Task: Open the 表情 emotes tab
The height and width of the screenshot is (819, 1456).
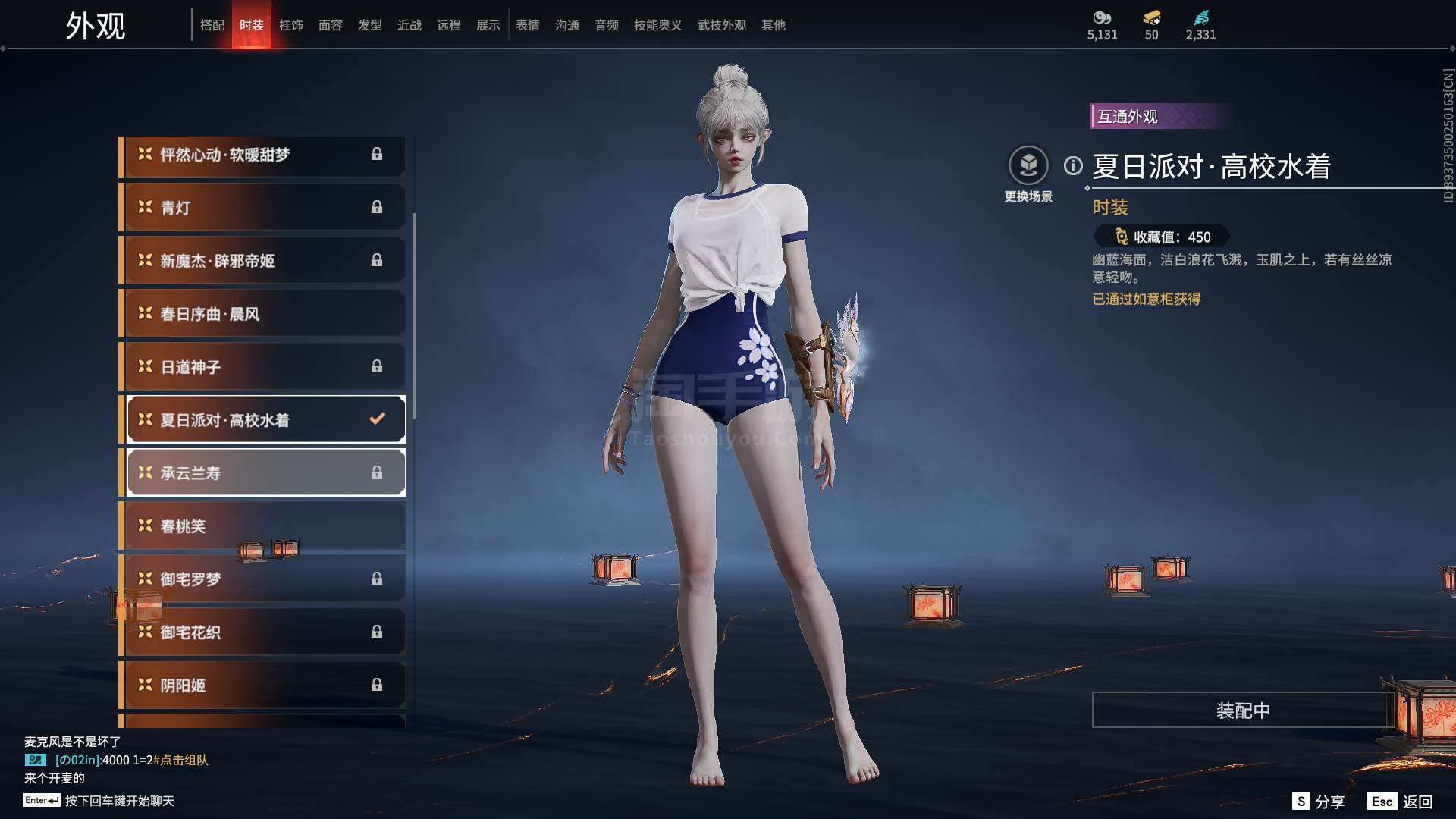Action: (x=528, y=25)
